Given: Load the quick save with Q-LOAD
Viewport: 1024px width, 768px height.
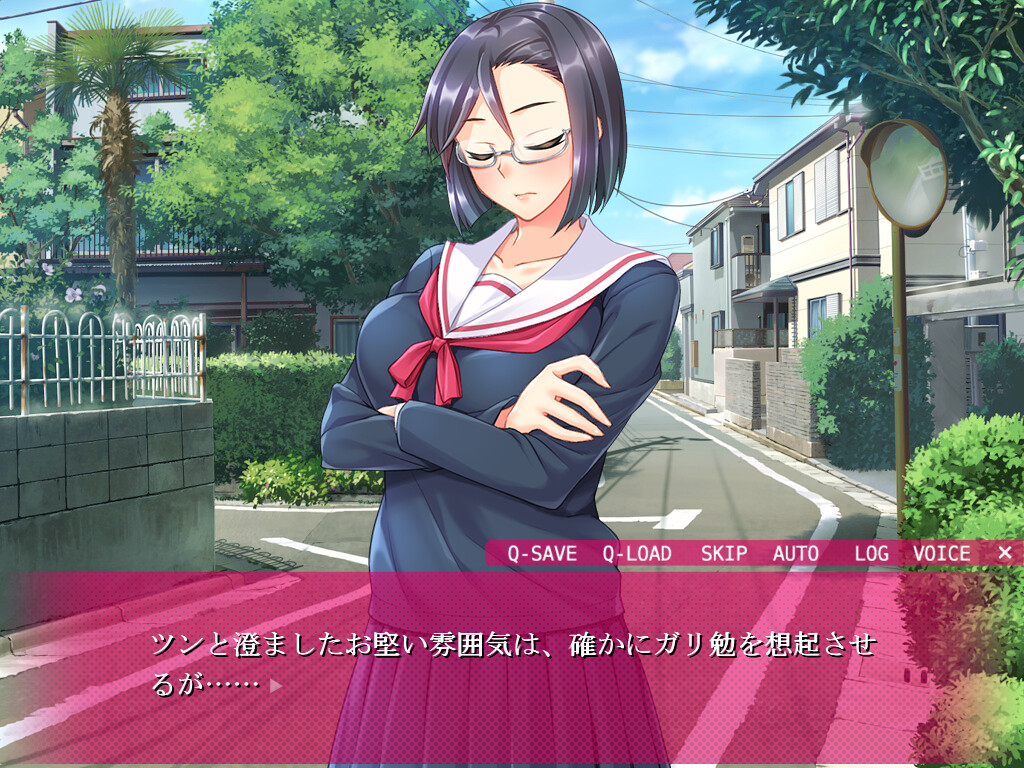Looking at the screenshot, I should 637,553.
